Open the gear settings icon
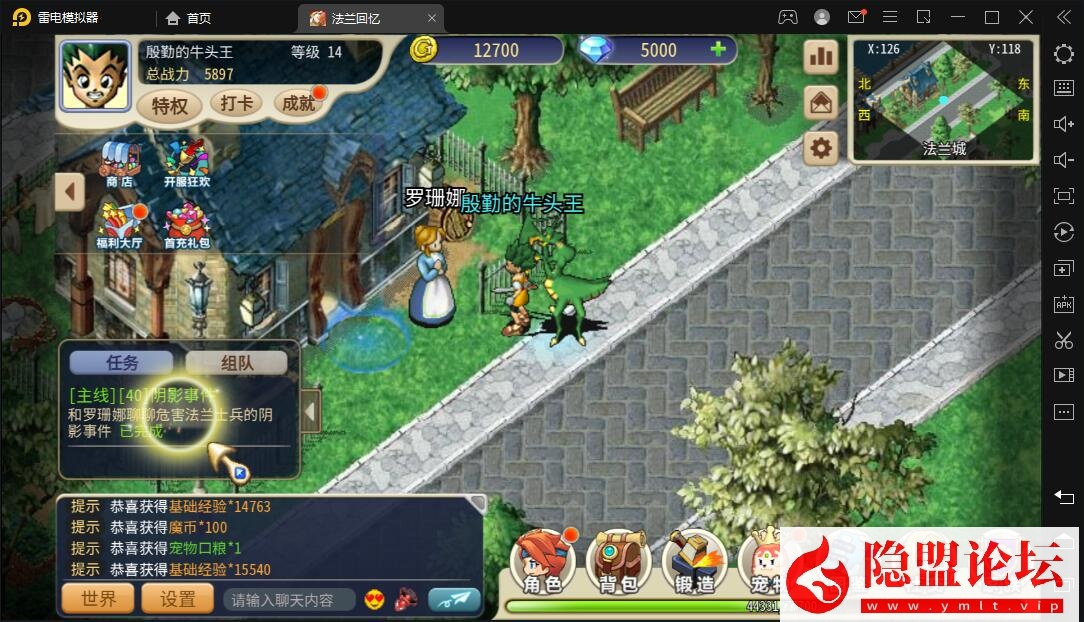The width and height of the screenshot is (1084, 622). tap(821, 148)
